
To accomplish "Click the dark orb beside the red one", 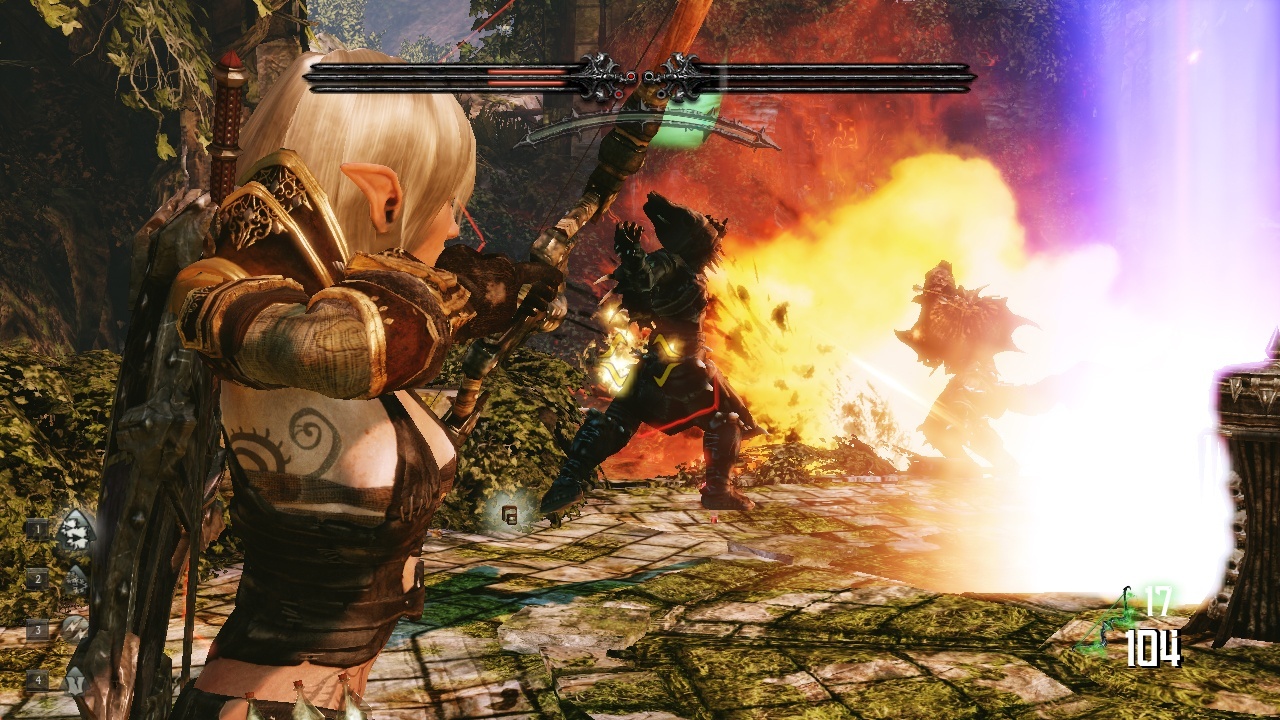I will coord(648,77).
